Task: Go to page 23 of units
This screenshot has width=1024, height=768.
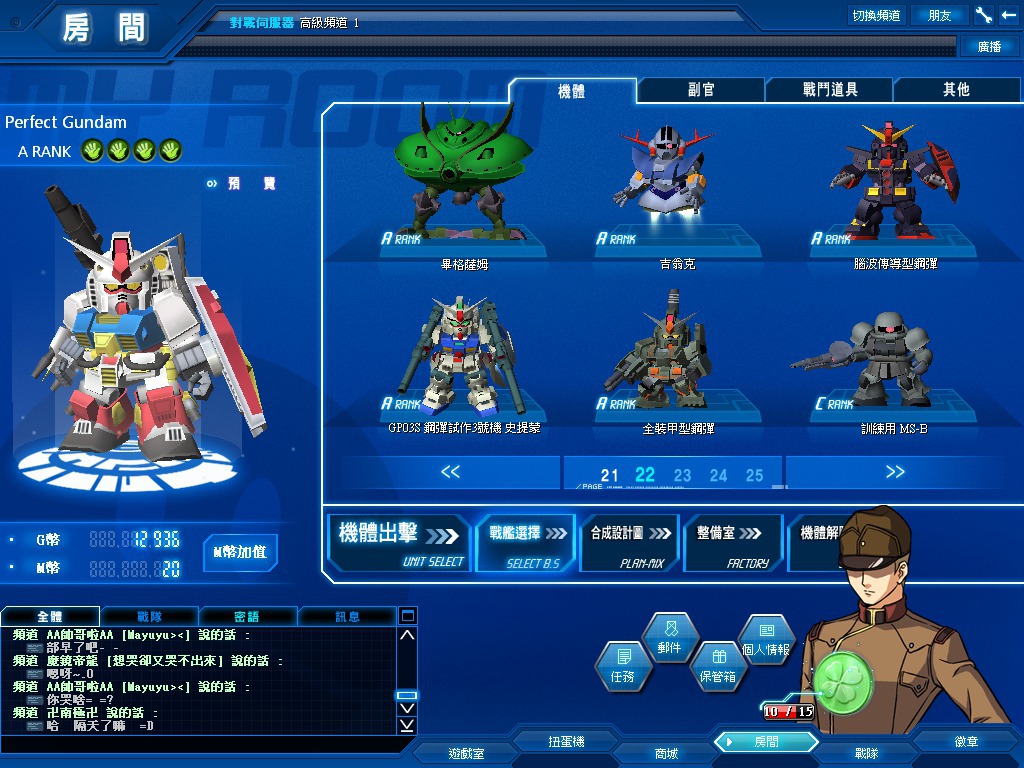Action: coord(682,475)
